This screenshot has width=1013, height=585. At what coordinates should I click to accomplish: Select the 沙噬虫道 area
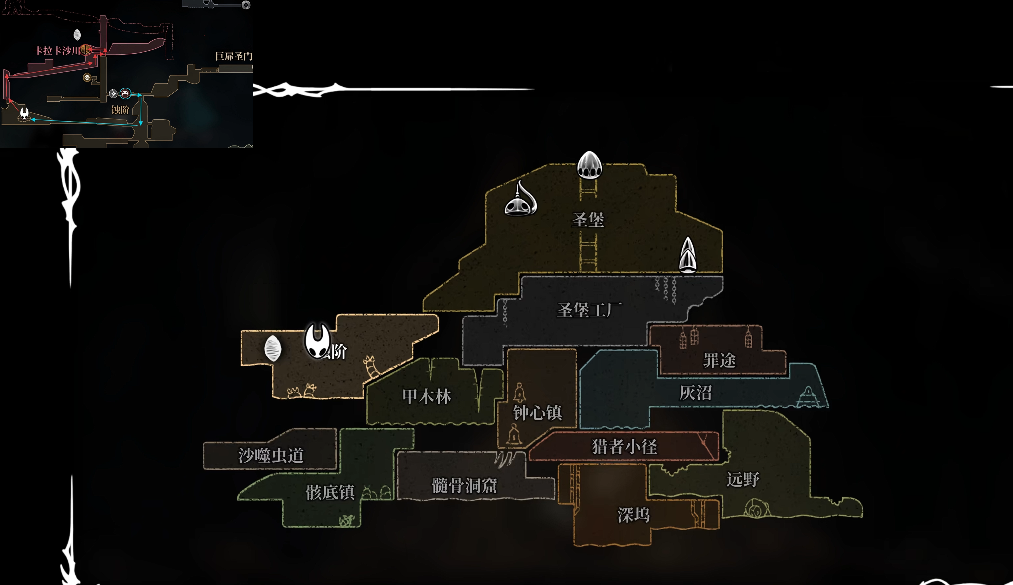(270, 455)
